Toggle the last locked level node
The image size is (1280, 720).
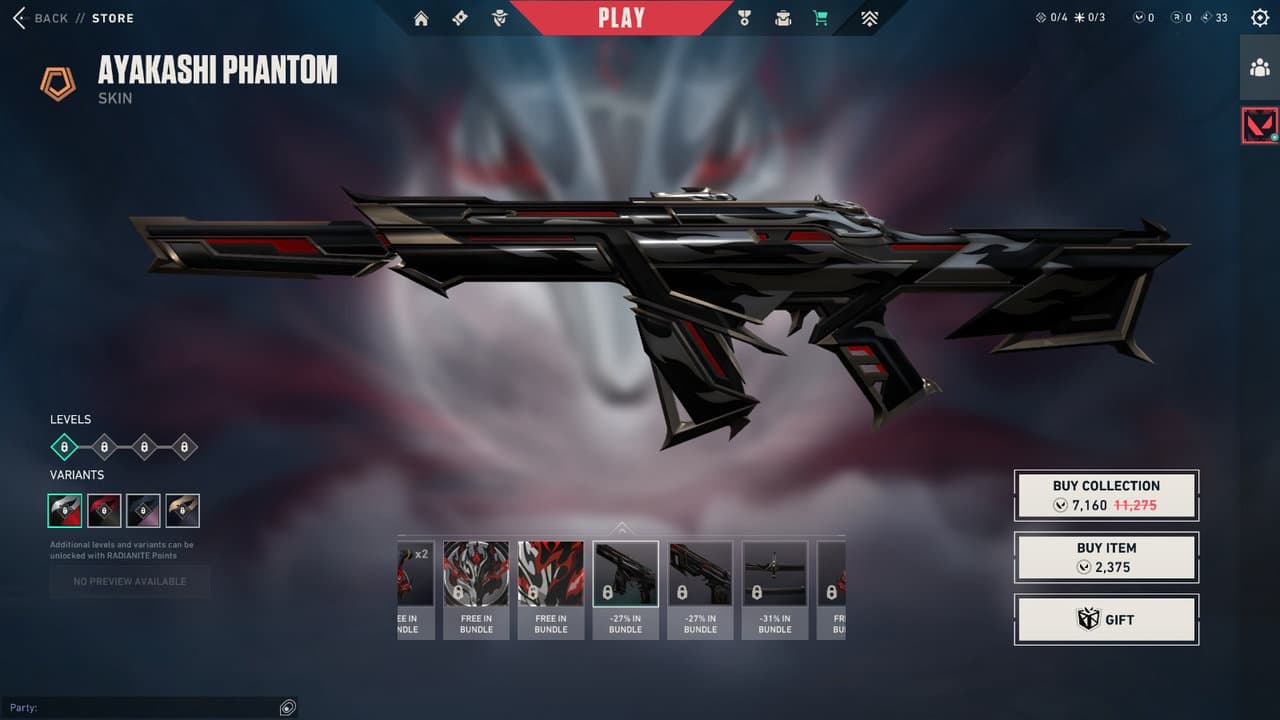[183, 447]
